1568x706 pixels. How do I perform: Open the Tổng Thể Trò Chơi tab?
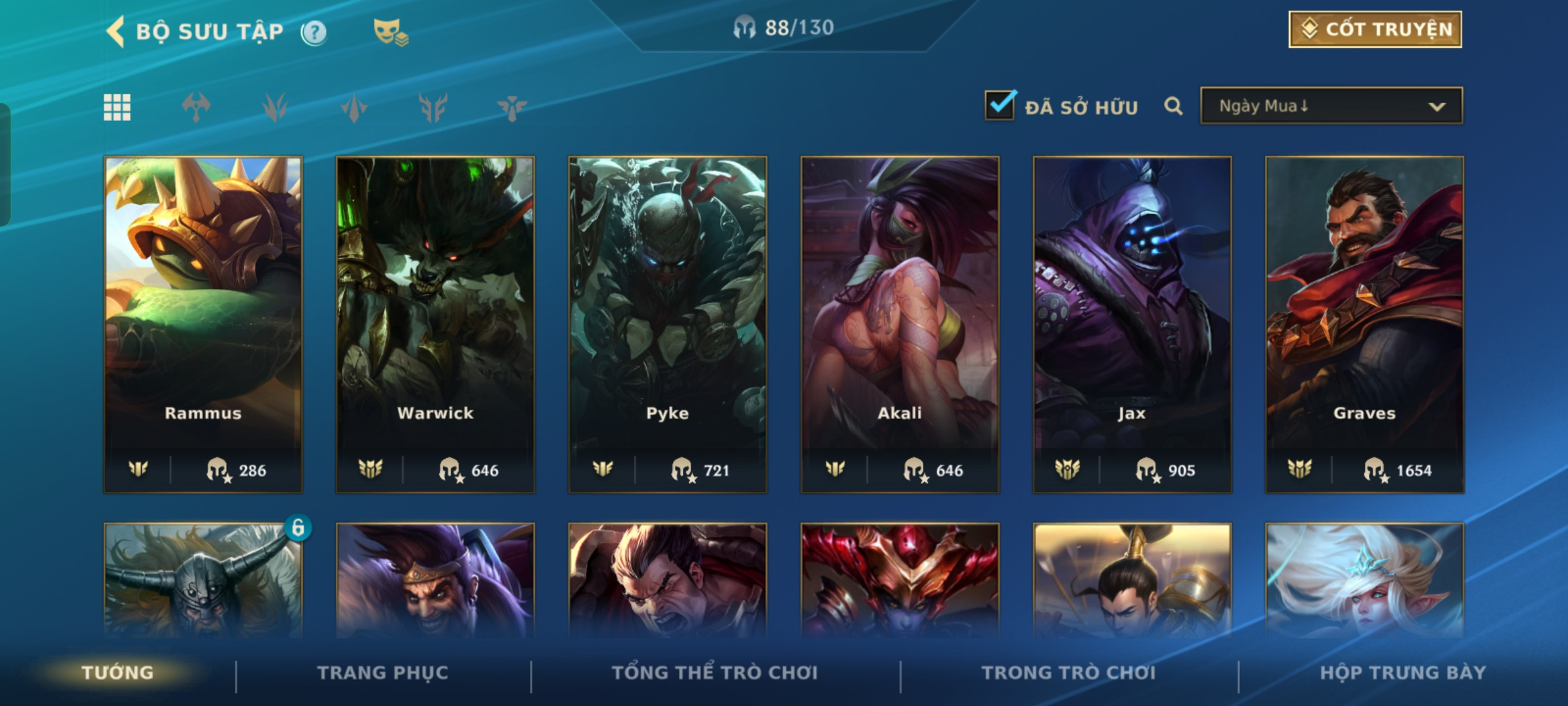click(x=715, y=673)
